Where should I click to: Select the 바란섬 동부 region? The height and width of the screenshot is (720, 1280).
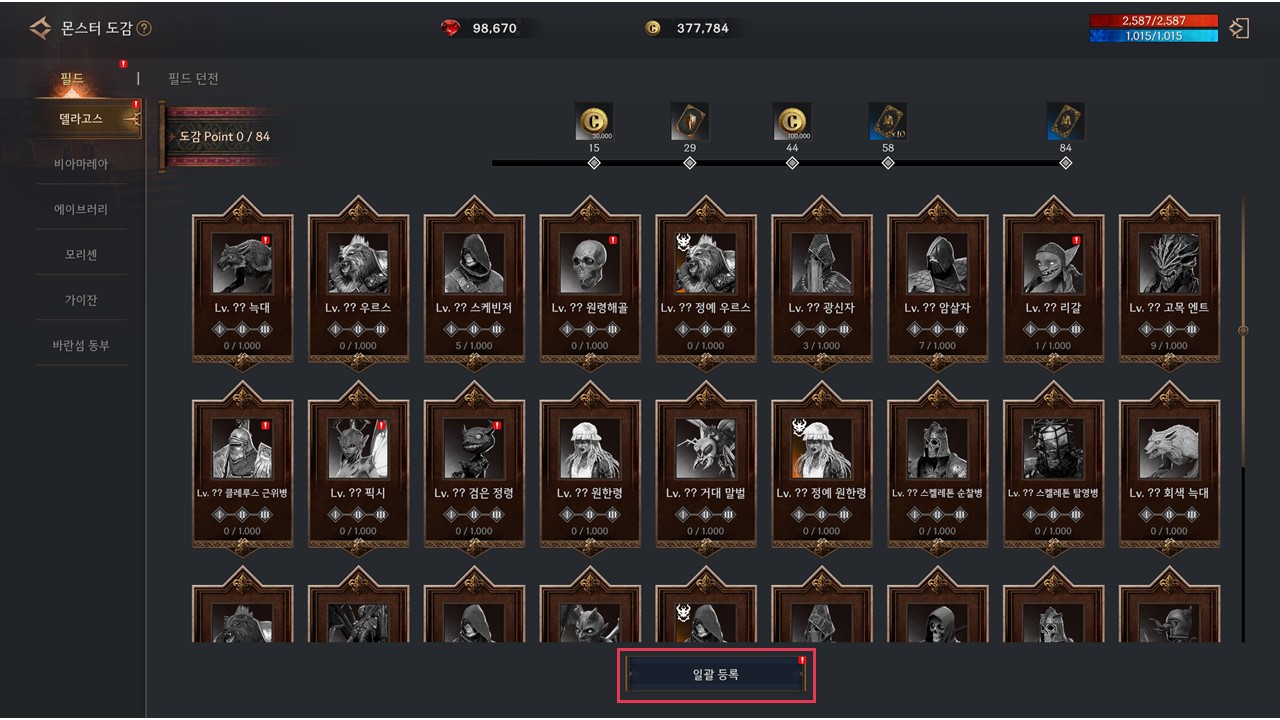[x=81, y=346]
